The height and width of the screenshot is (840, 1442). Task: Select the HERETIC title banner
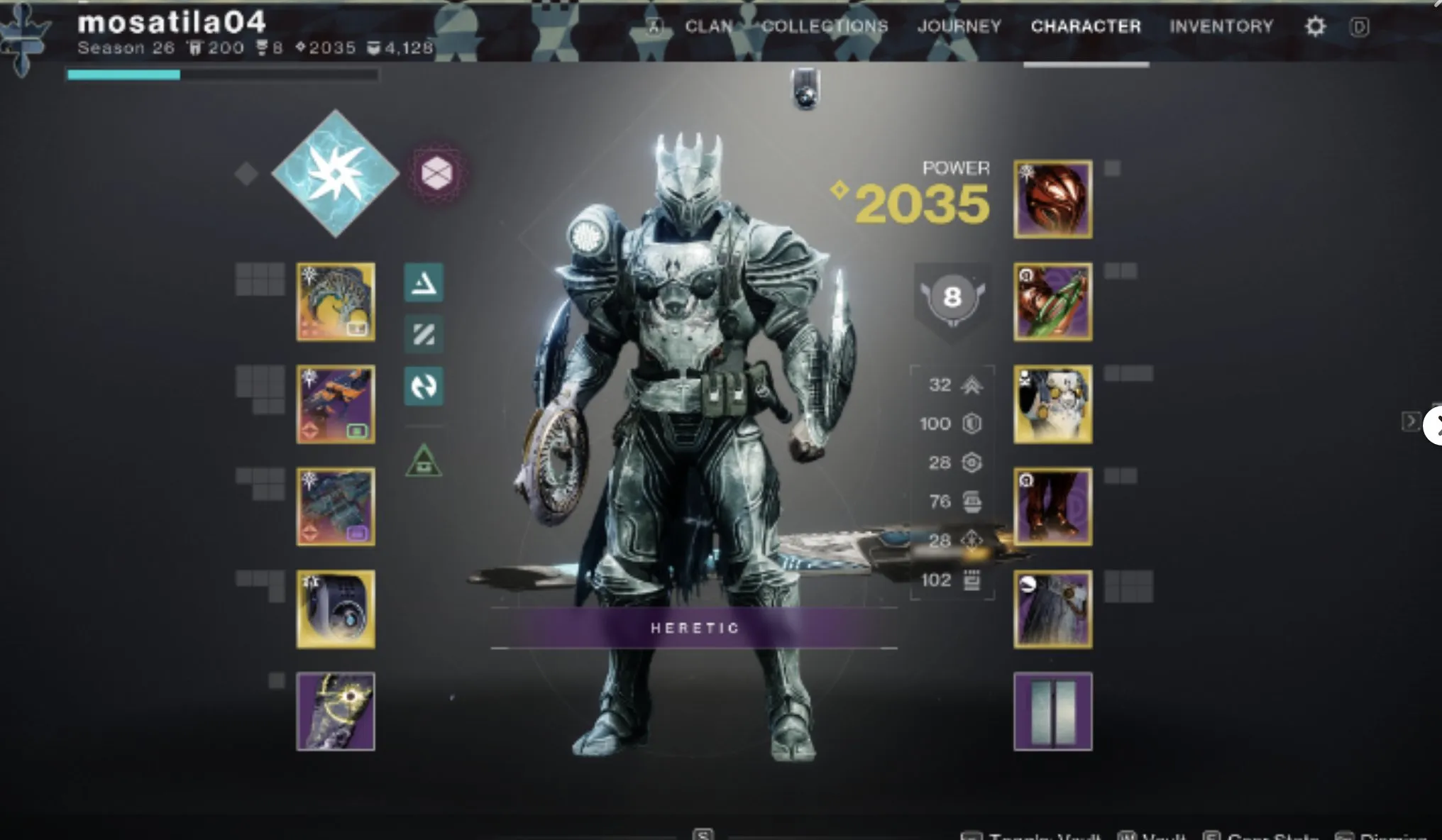tap(694, 627)
